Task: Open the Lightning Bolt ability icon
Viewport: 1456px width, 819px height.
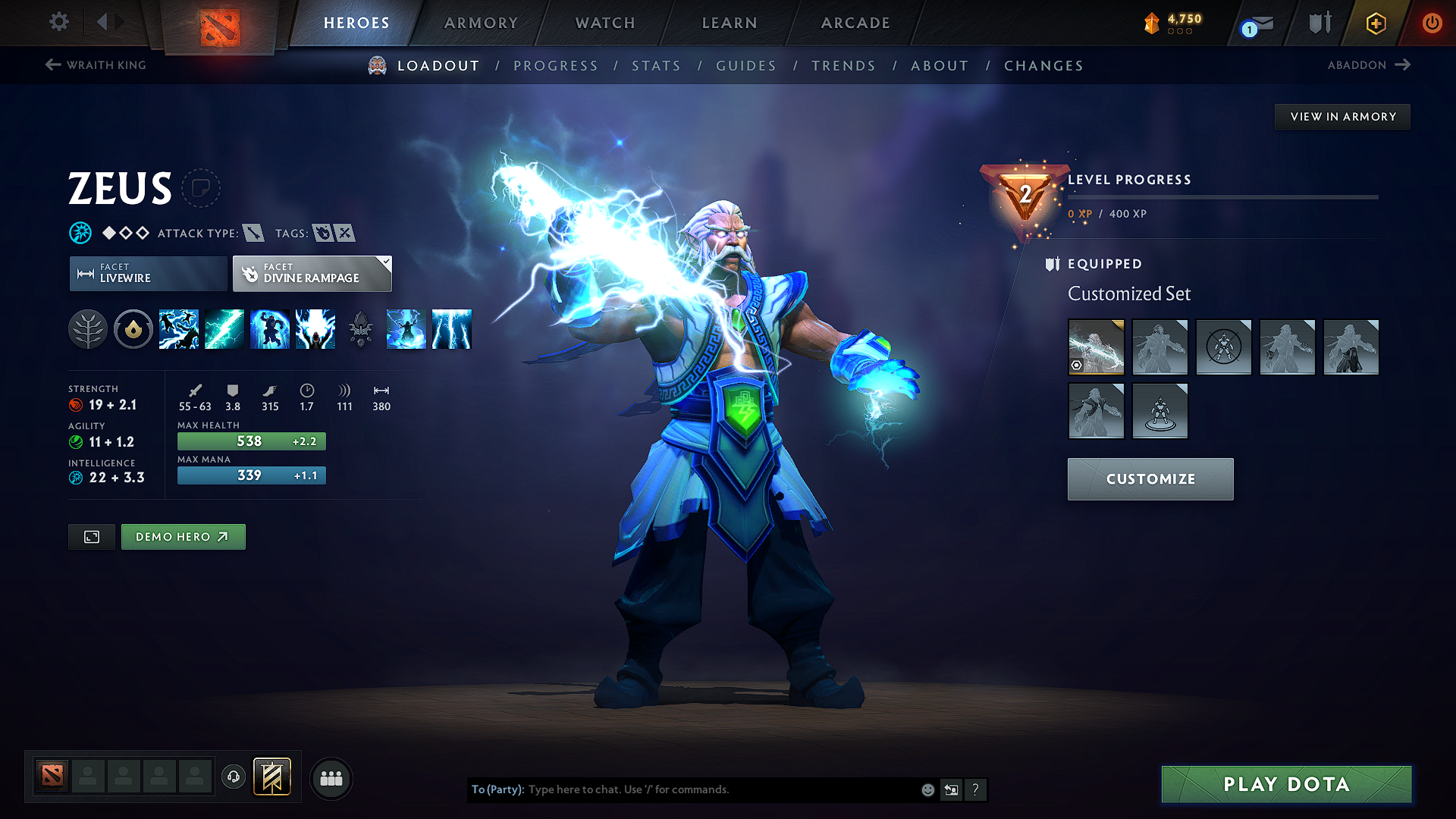Action: pyautogui.click(x=224, y=328)
